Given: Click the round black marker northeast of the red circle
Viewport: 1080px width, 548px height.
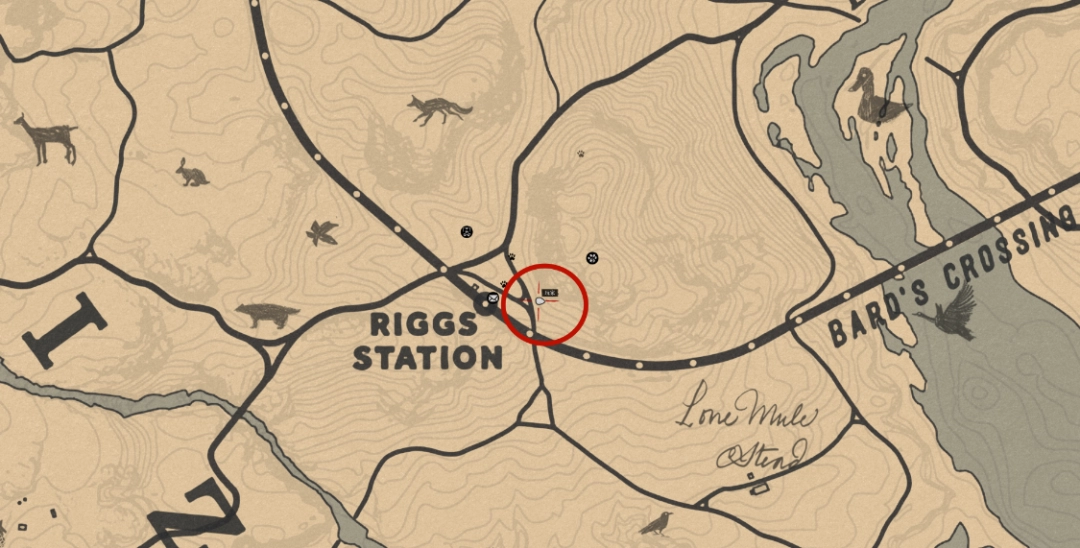Looking at the screenshot, I should tap(592, 257).
